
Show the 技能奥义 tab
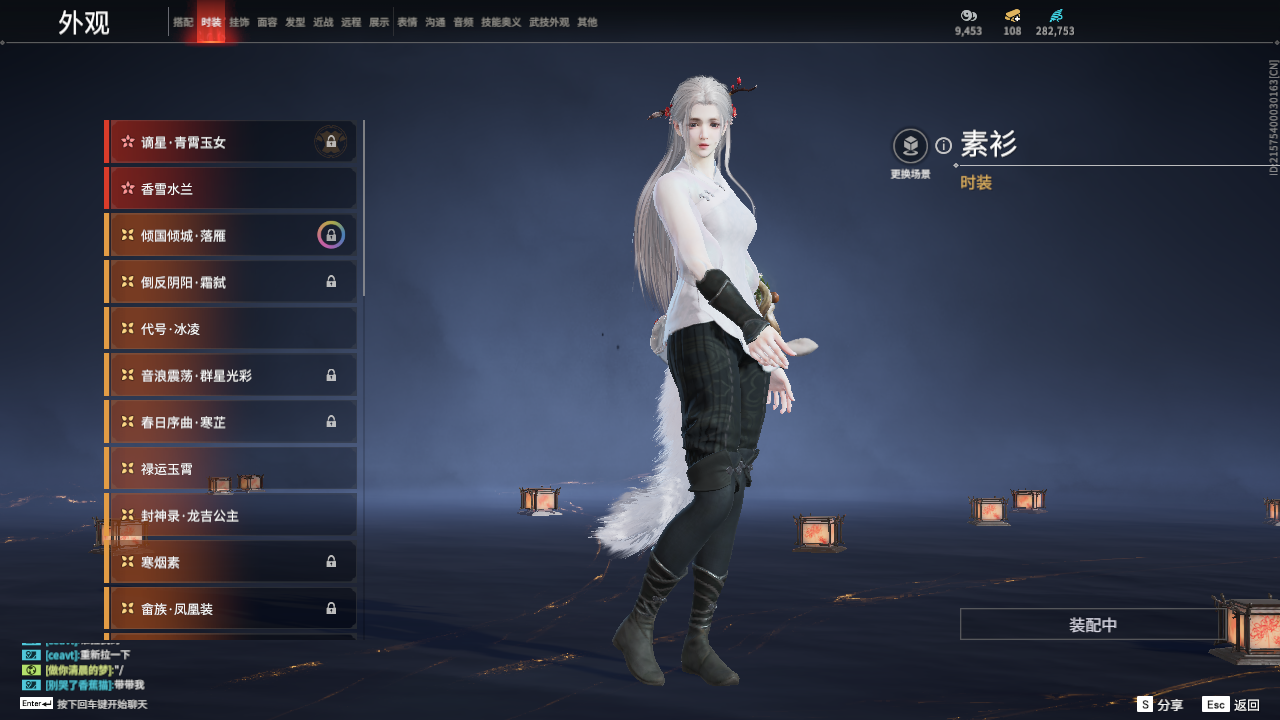point(501,22)
